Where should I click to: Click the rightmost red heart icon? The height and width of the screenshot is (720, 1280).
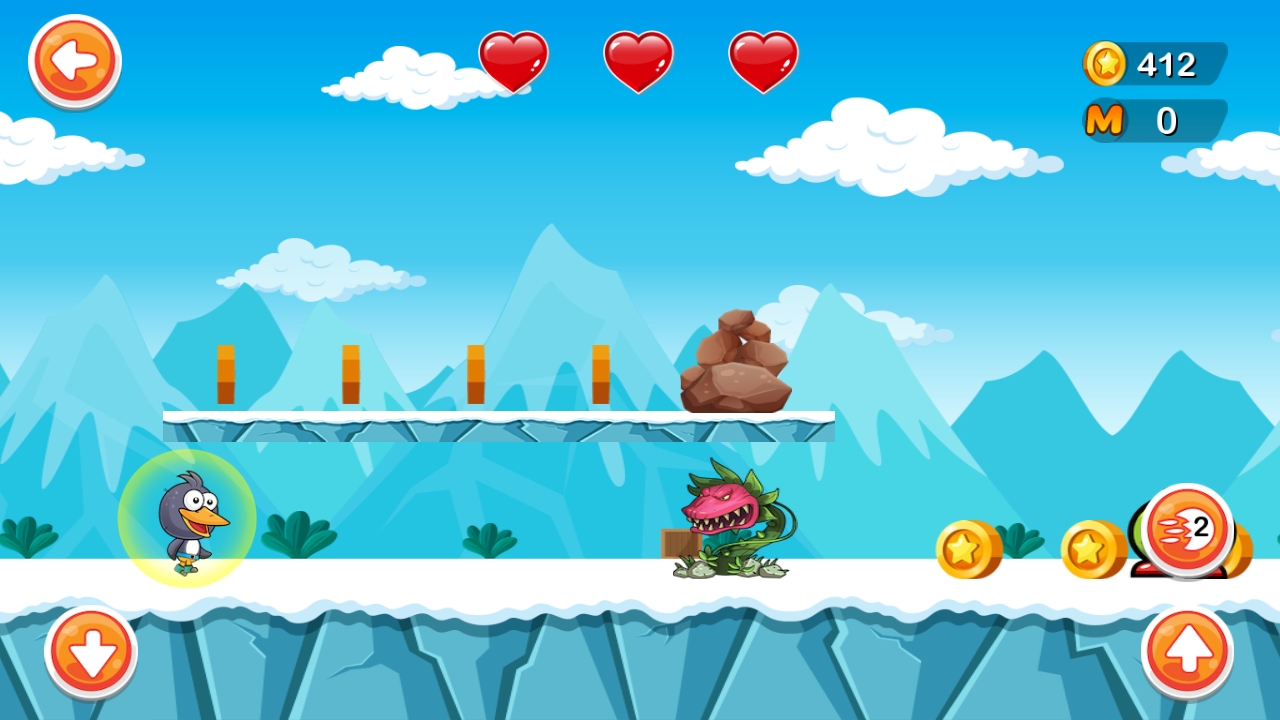763,62
